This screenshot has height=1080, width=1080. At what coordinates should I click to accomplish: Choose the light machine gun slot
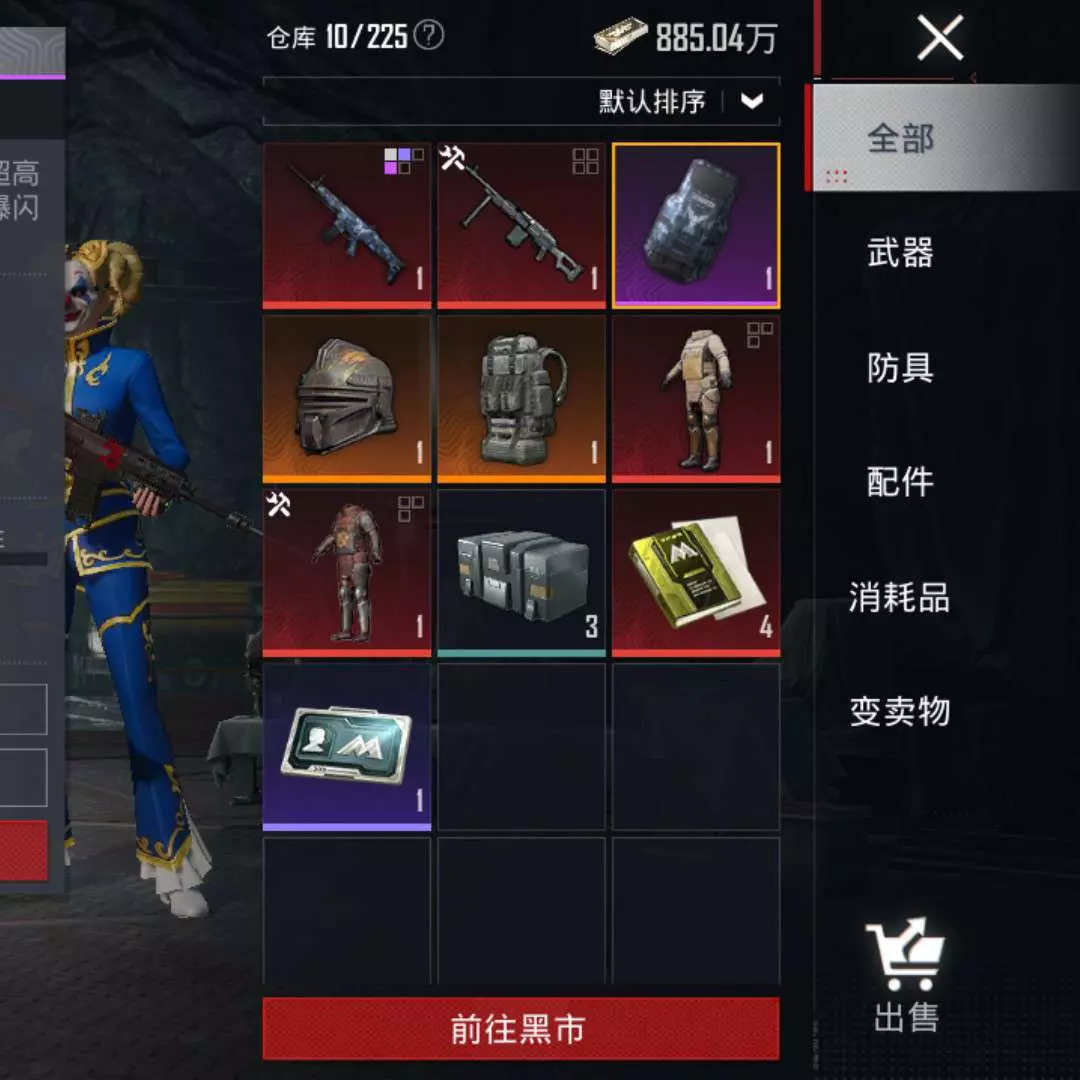521,225
